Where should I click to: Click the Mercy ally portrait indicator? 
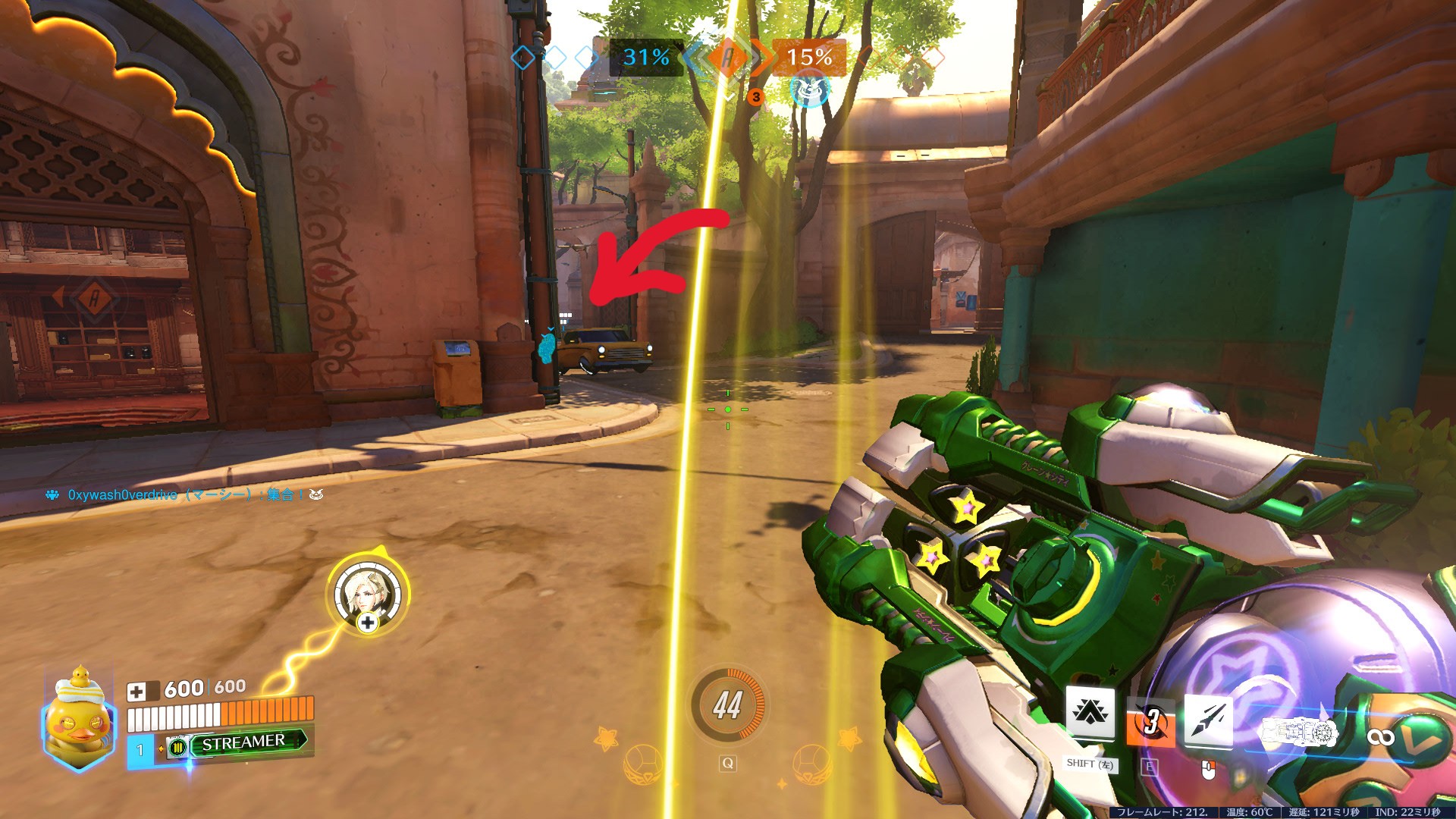(368, 592)
